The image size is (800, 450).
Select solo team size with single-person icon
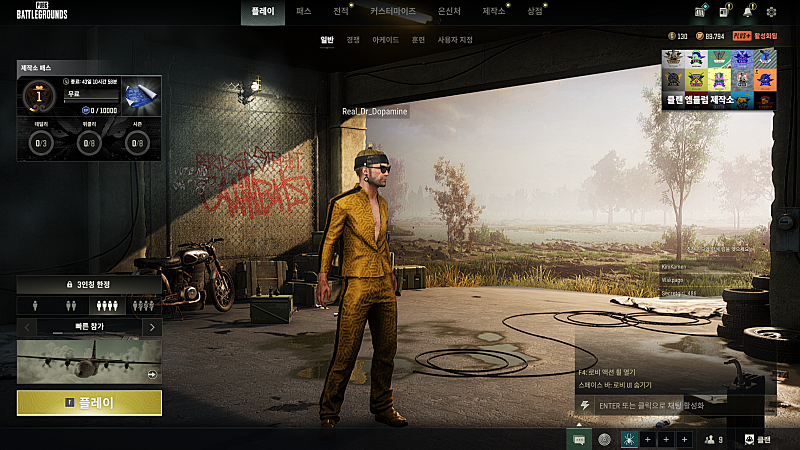point(35,306)
